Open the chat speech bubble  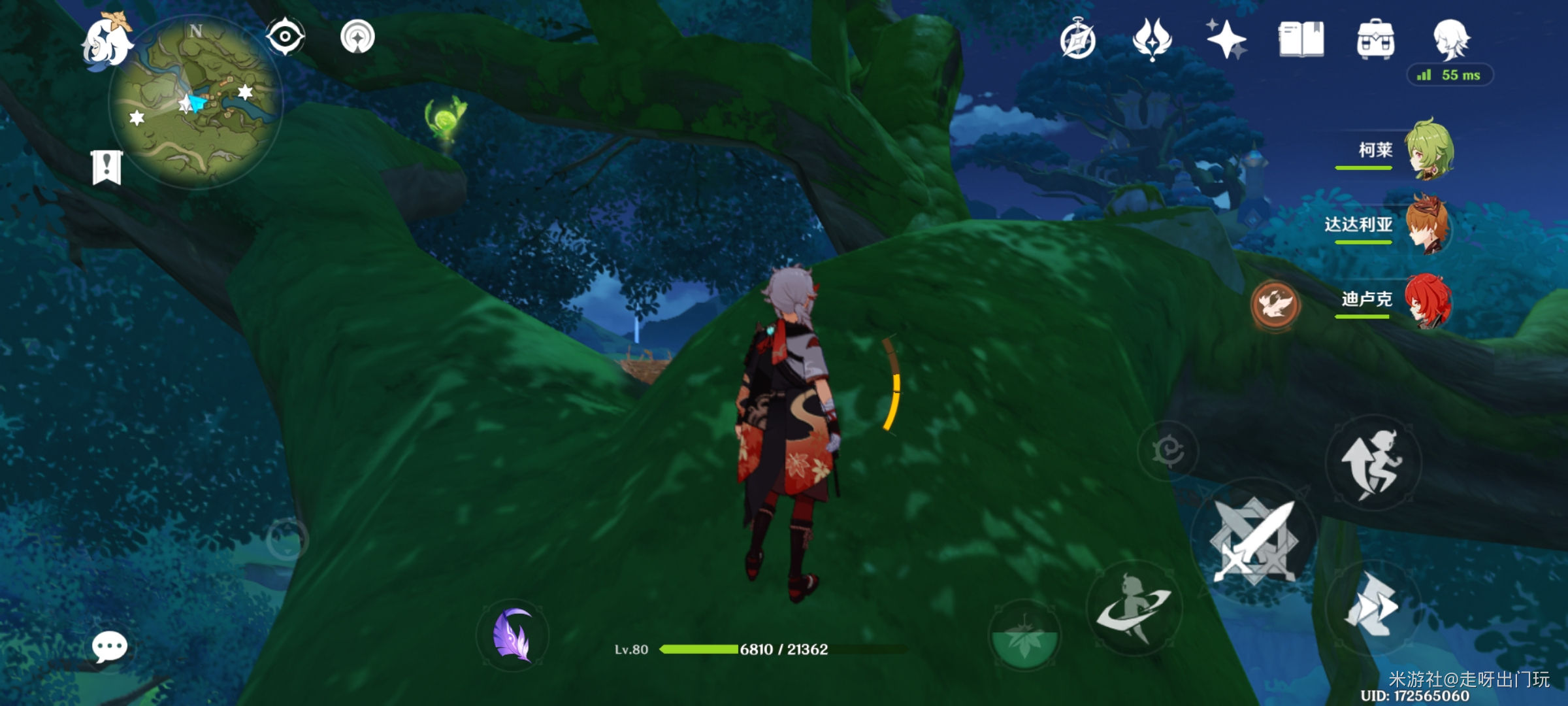click(x=109, y=647)
